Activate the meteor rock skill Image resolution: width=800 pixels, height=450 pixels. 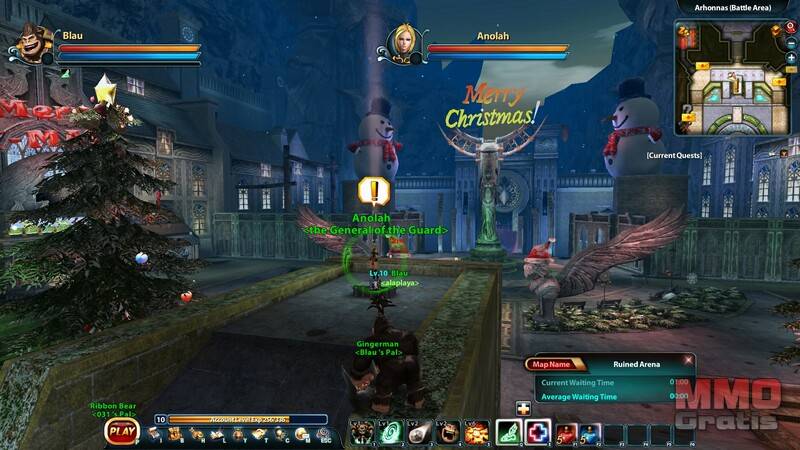coord(421,432)
